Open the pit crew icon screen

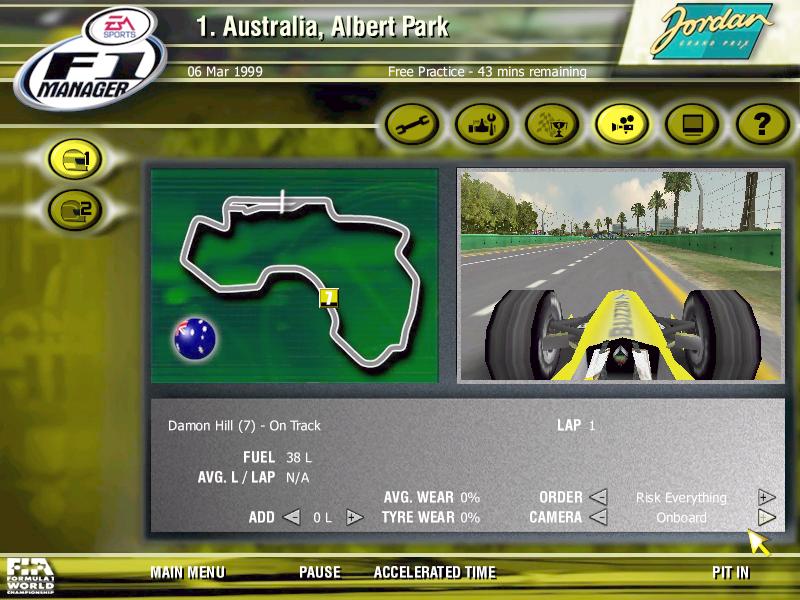(483, 125)
